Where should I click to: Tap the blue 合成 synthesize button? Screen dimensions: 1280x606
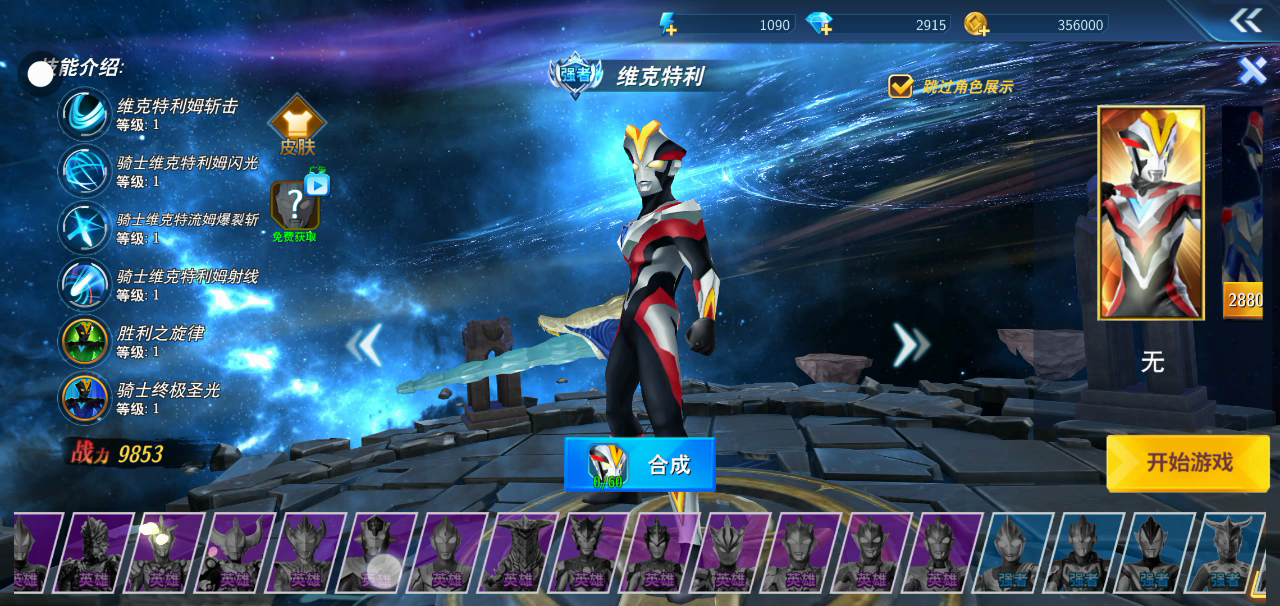click(640, 465)
